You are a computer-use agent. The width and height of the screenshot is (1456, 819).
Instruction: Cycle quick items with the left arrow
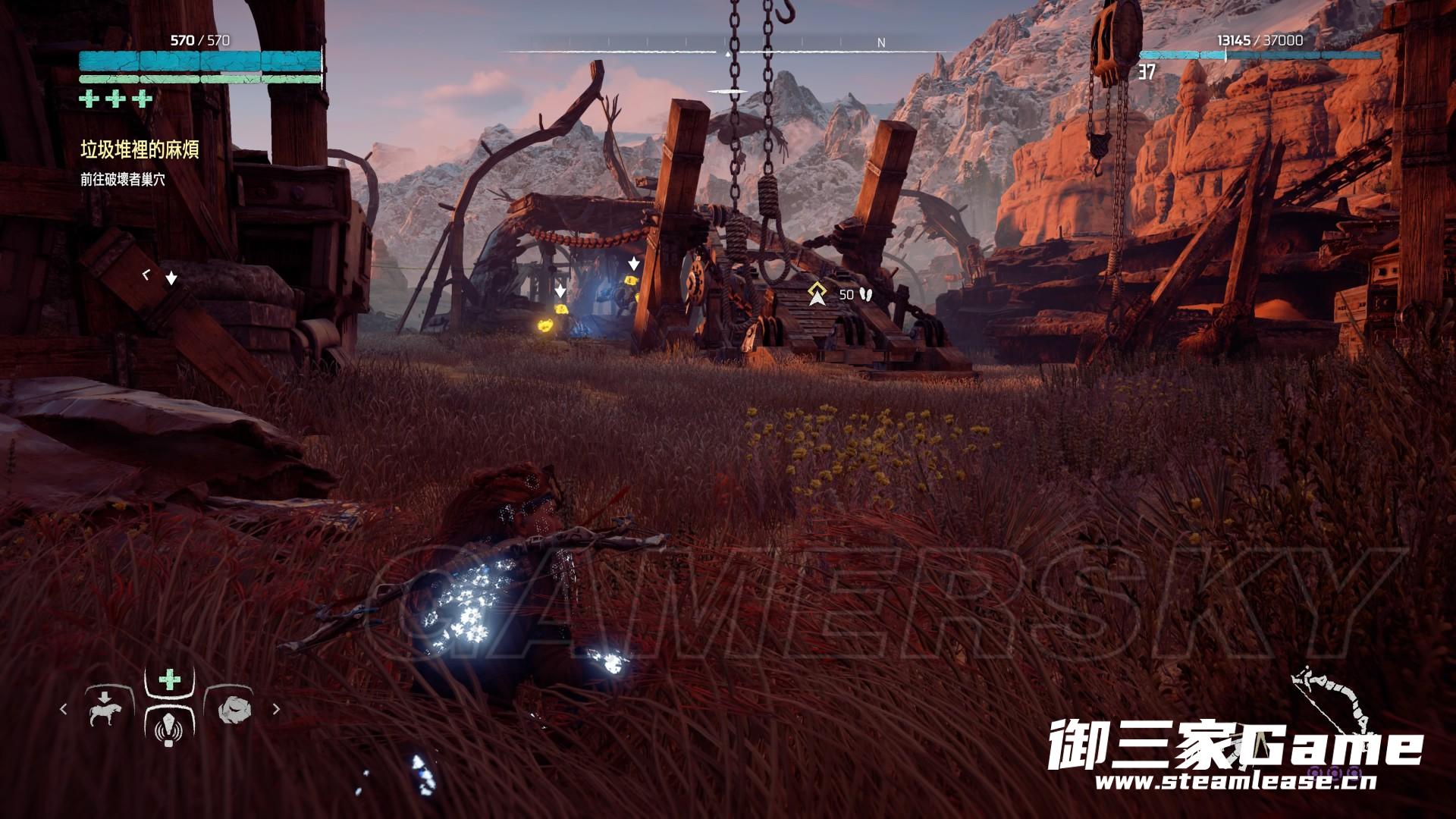pyautogui.click(x=64, y=709)
